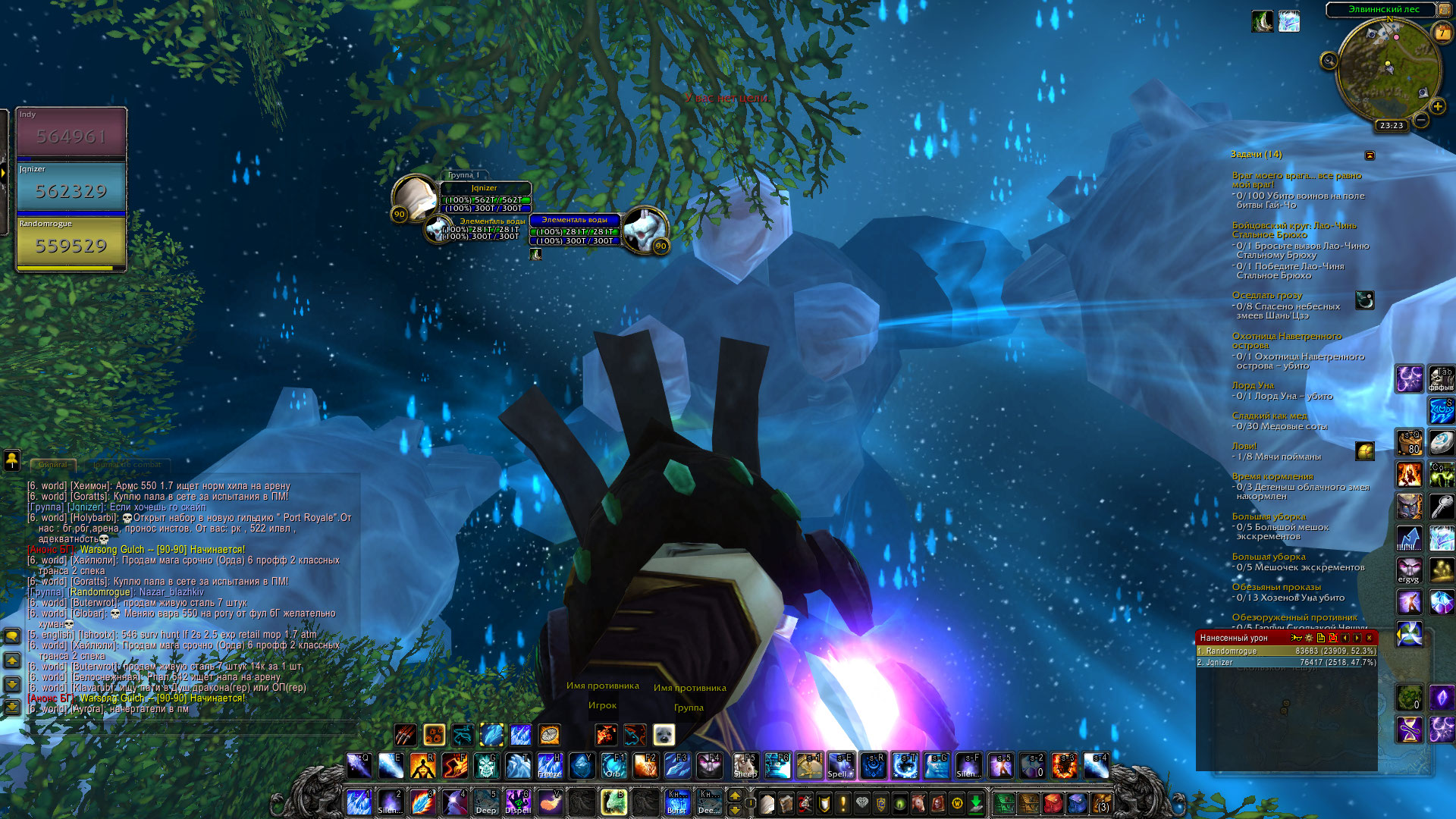Cast the Sheep polymorph ability
This screenshot has height=819, width=1456.
coord(745,766)
